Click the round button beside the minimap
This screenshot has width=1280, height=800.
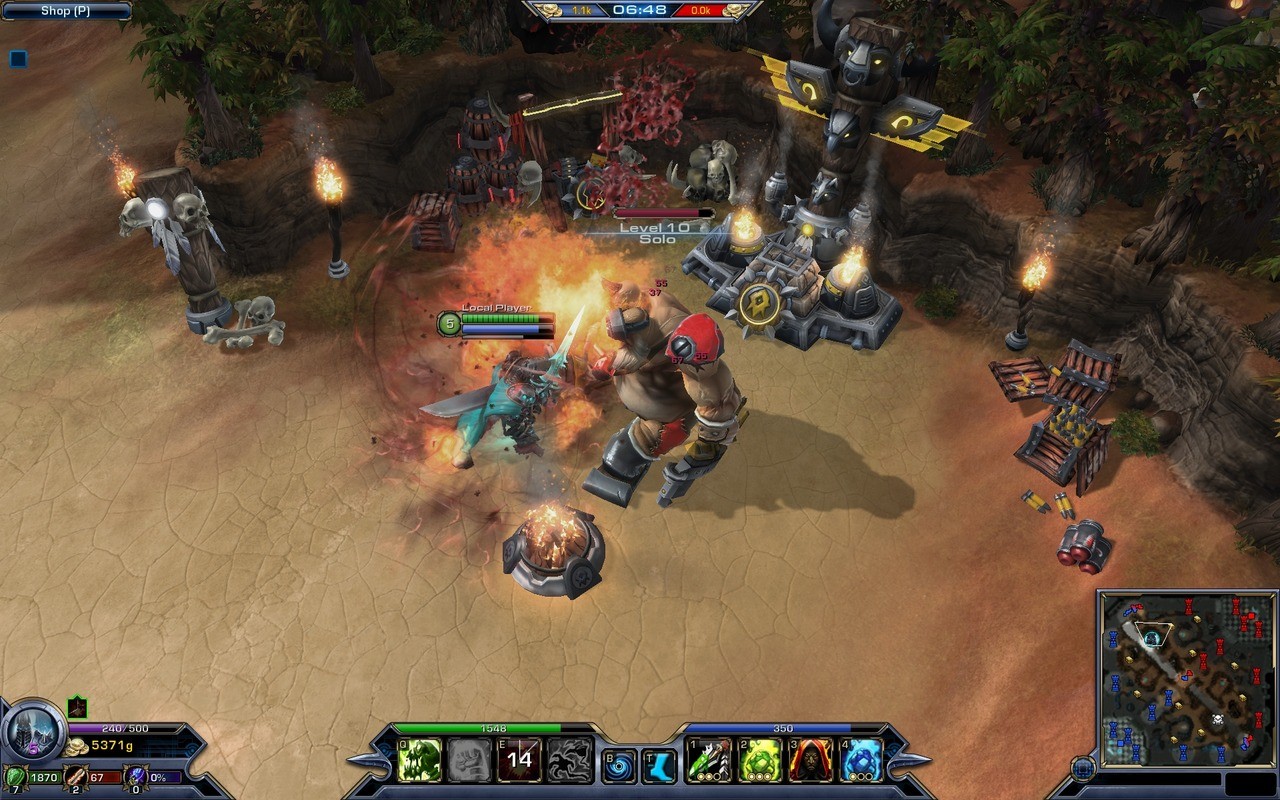coord(1083,768)
